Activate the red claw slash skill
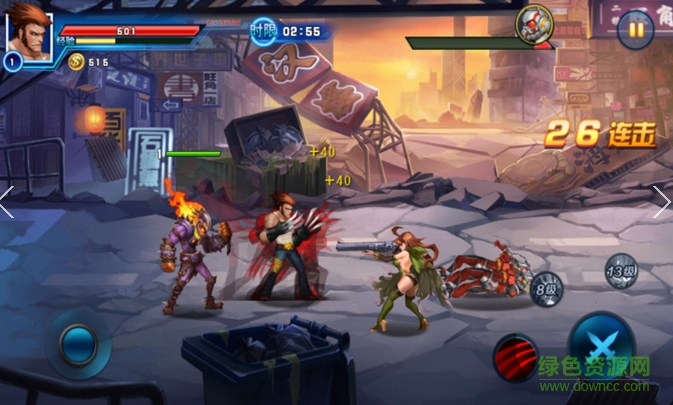This screenshot has height=405, width=673. point(516,355)
